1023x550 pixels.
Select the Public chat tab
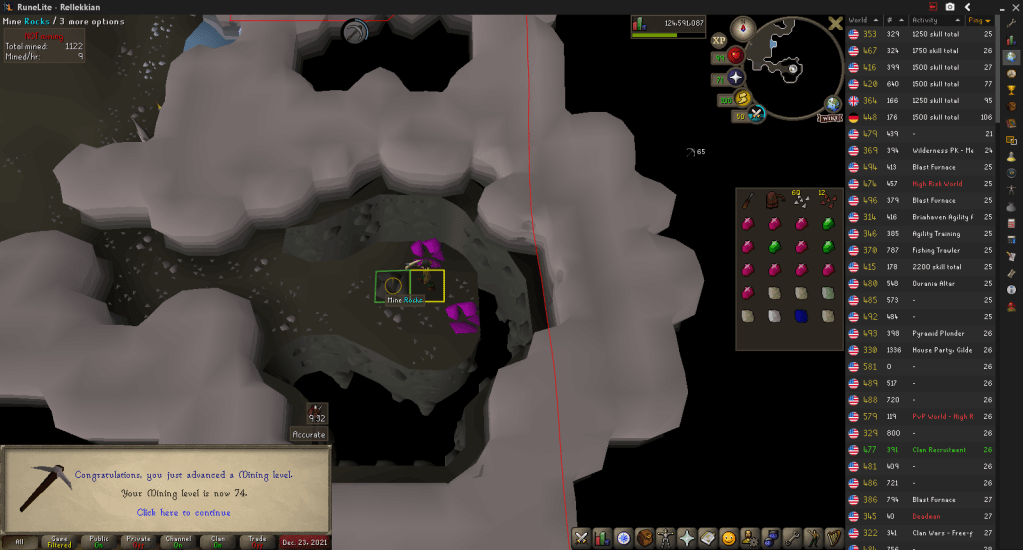(x=98, y=541)
